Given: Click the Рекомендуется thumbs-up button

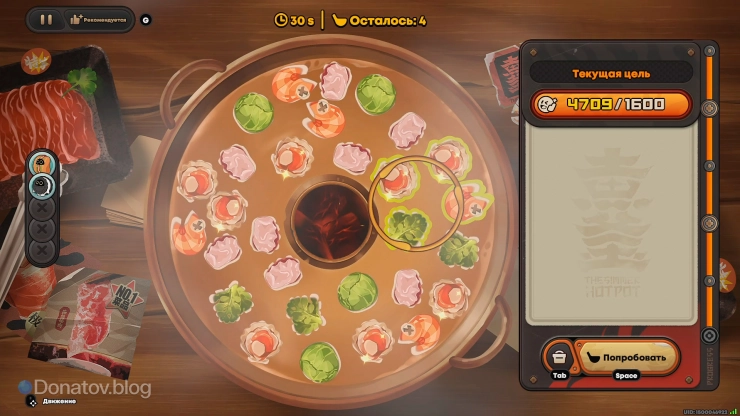Looking at the screenshot, I should [x=99, y=19].
